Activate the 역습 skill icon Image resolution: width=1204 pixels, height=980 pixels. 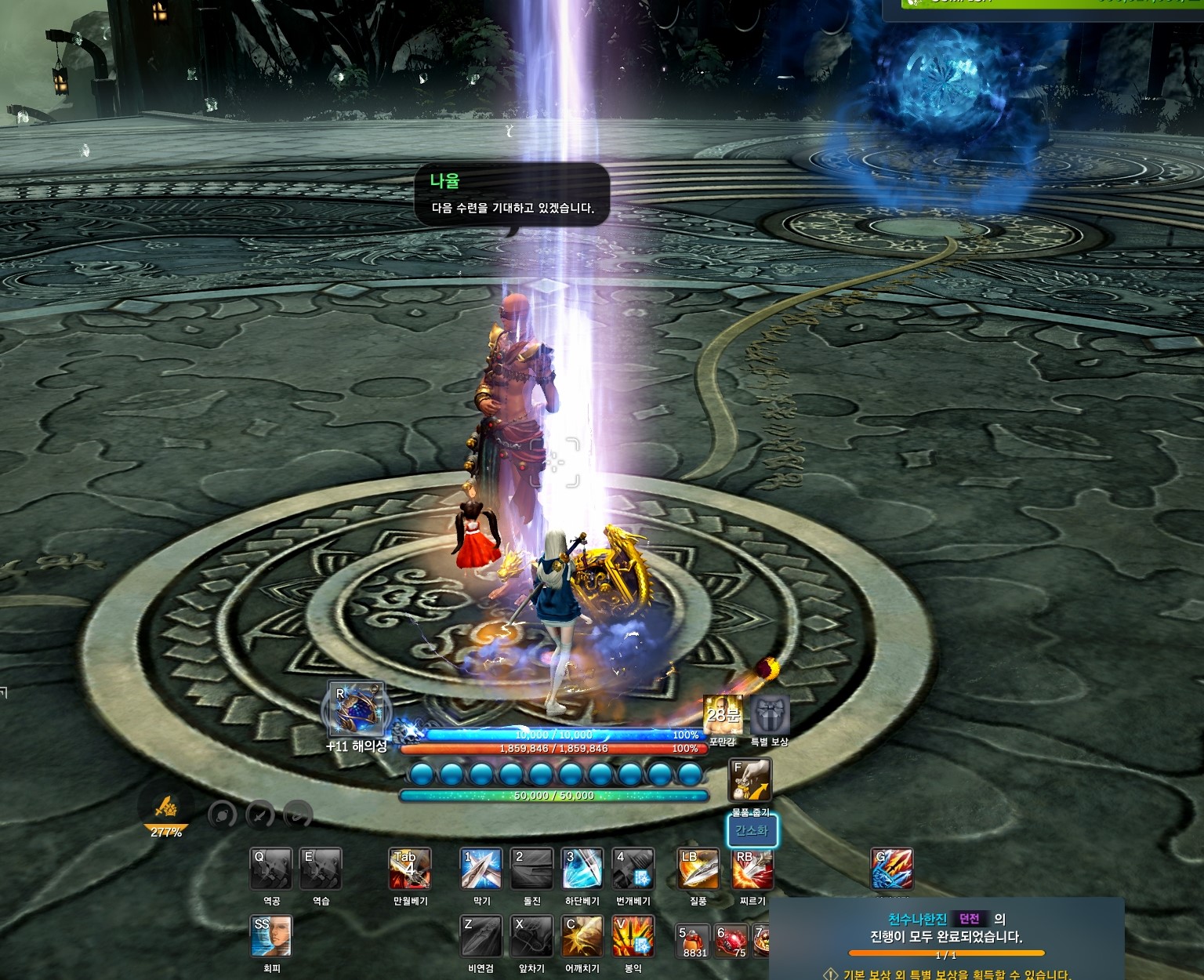[x=321, y=869]
